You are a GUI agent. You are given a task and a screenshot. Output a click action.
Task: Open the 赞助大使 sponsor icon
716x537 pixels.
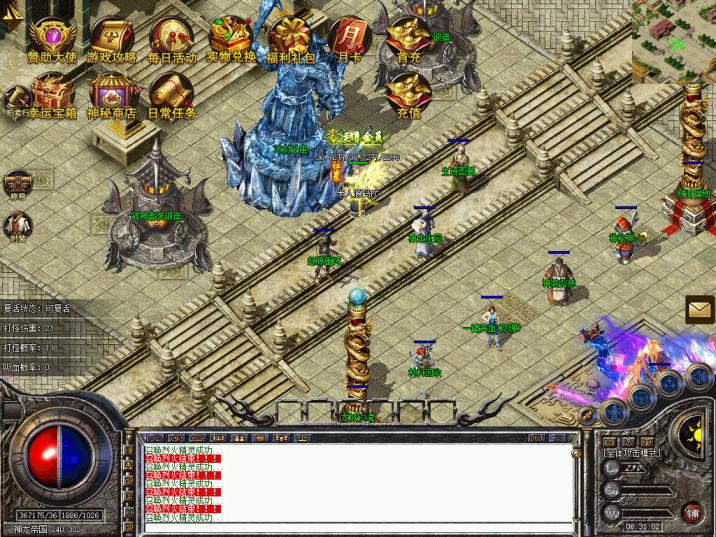pyautogui.click(x=51, y=38)
